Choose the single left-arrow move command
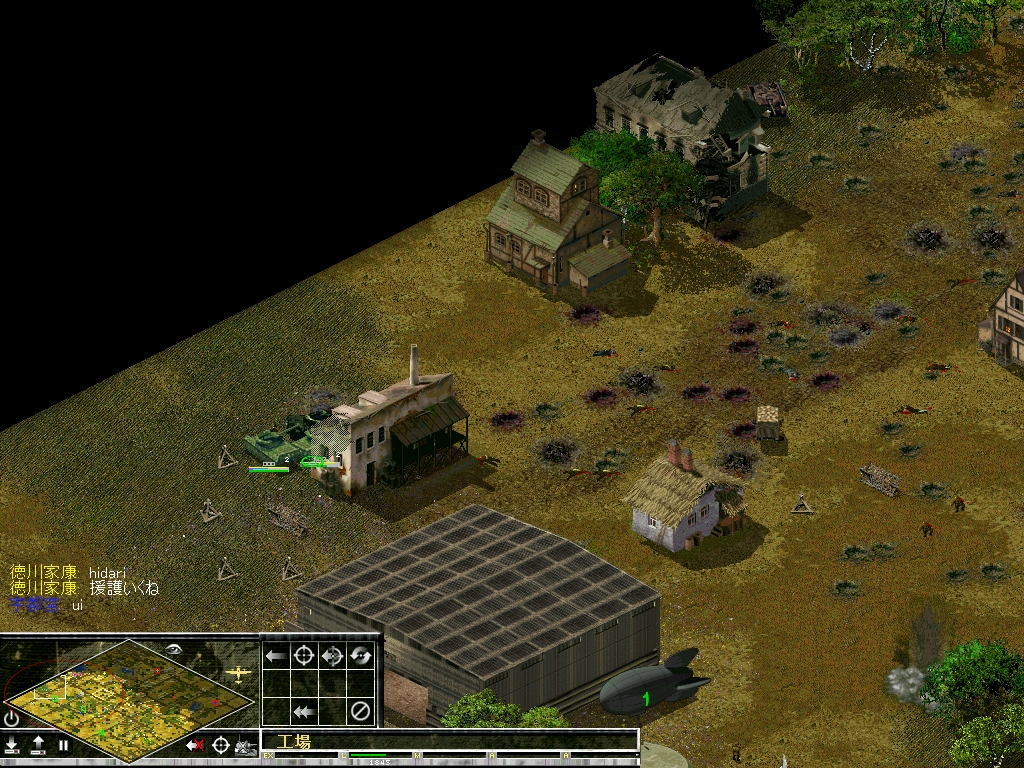Image resolution: width=1024 pixels, height=768 pixels. pyautogui.click(x=276, y=656)
